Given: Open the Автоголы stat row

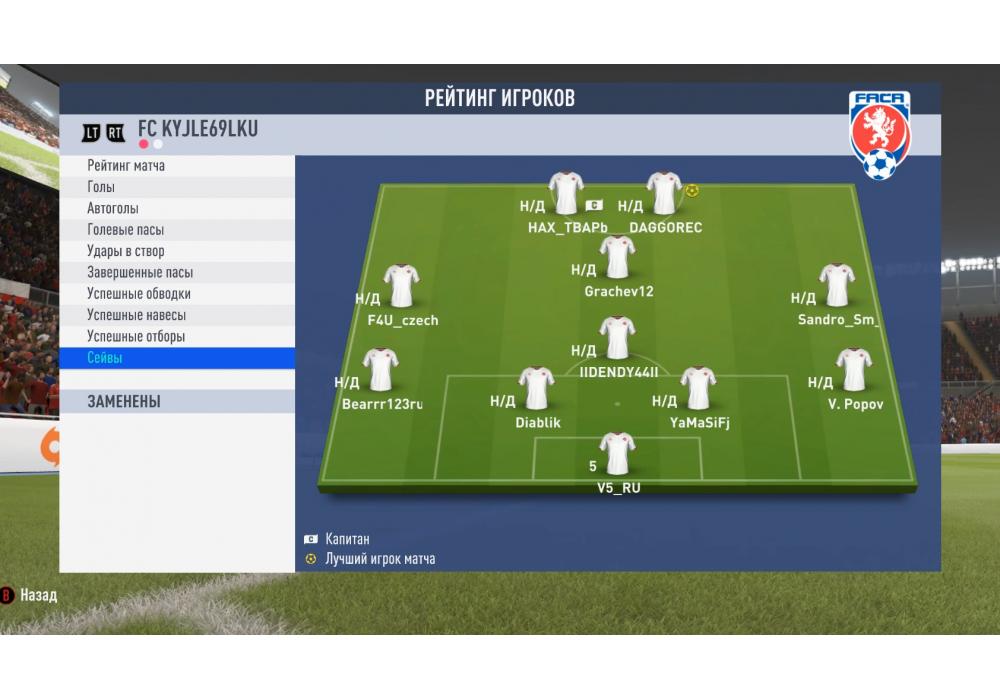Looking at the screenshot, I should click(x=176, y=209).
